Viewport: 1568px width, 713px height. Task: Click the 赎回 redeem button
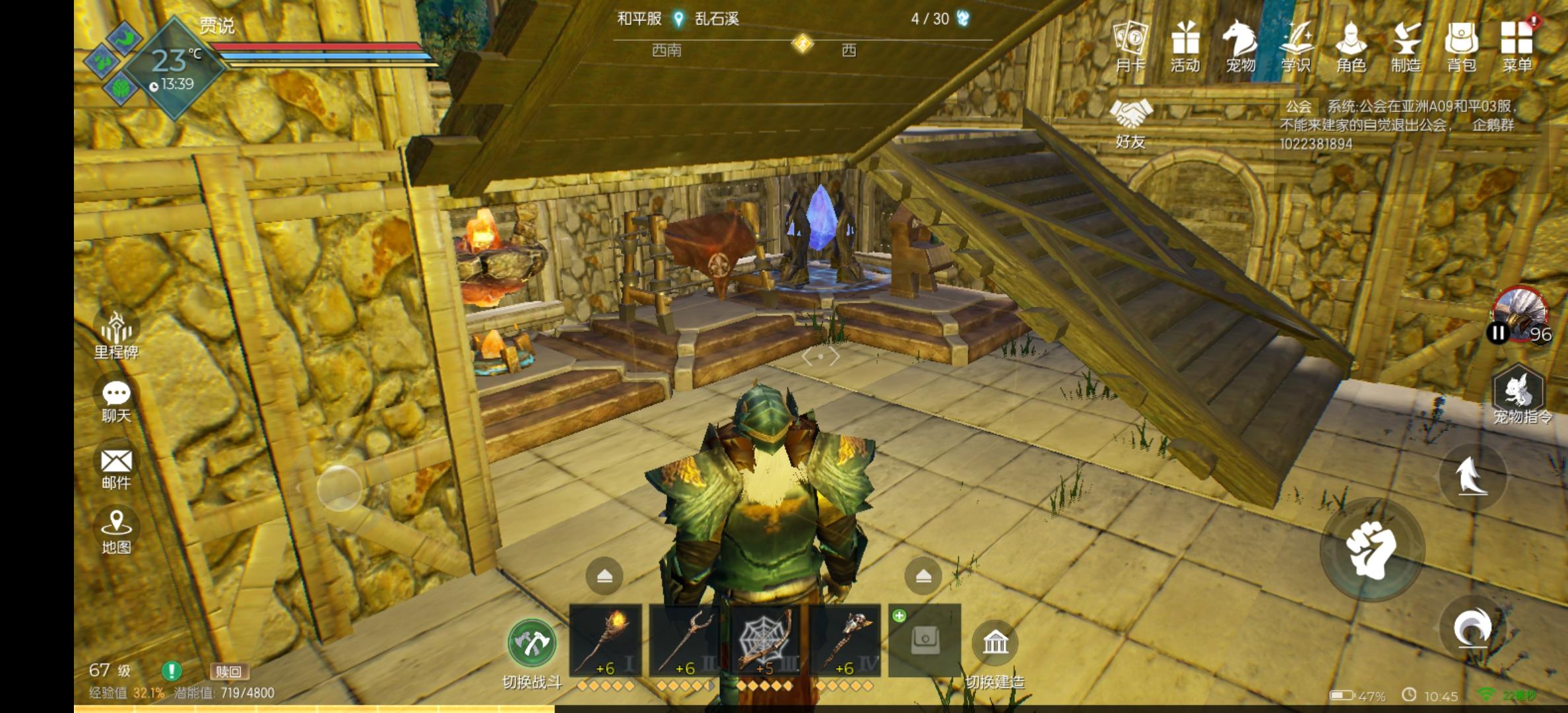228,671
